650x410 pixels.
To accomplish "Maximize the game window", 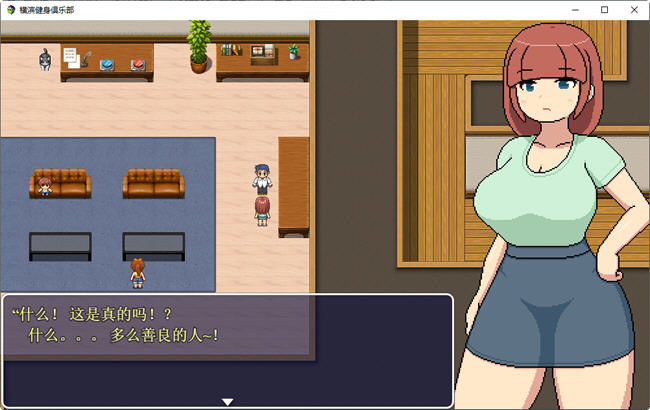I will coord(604,9).
